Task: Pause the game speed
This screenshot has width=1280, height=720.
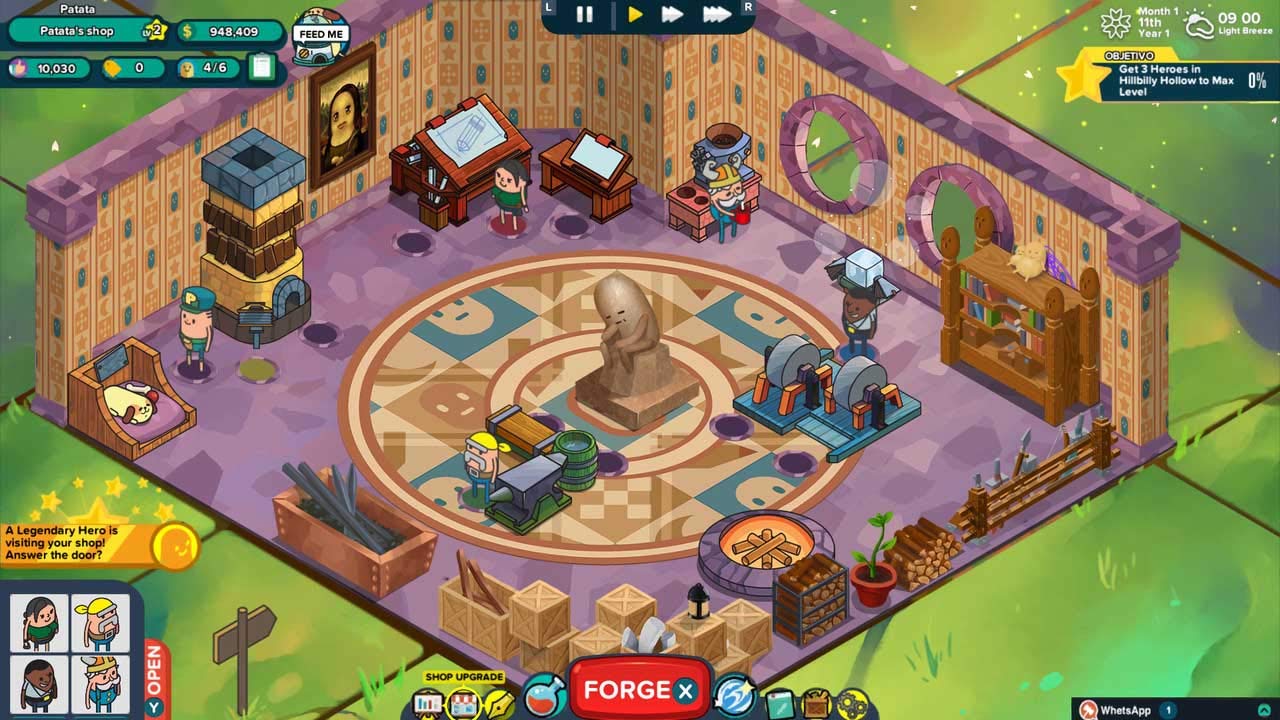Action: (585, 15)
